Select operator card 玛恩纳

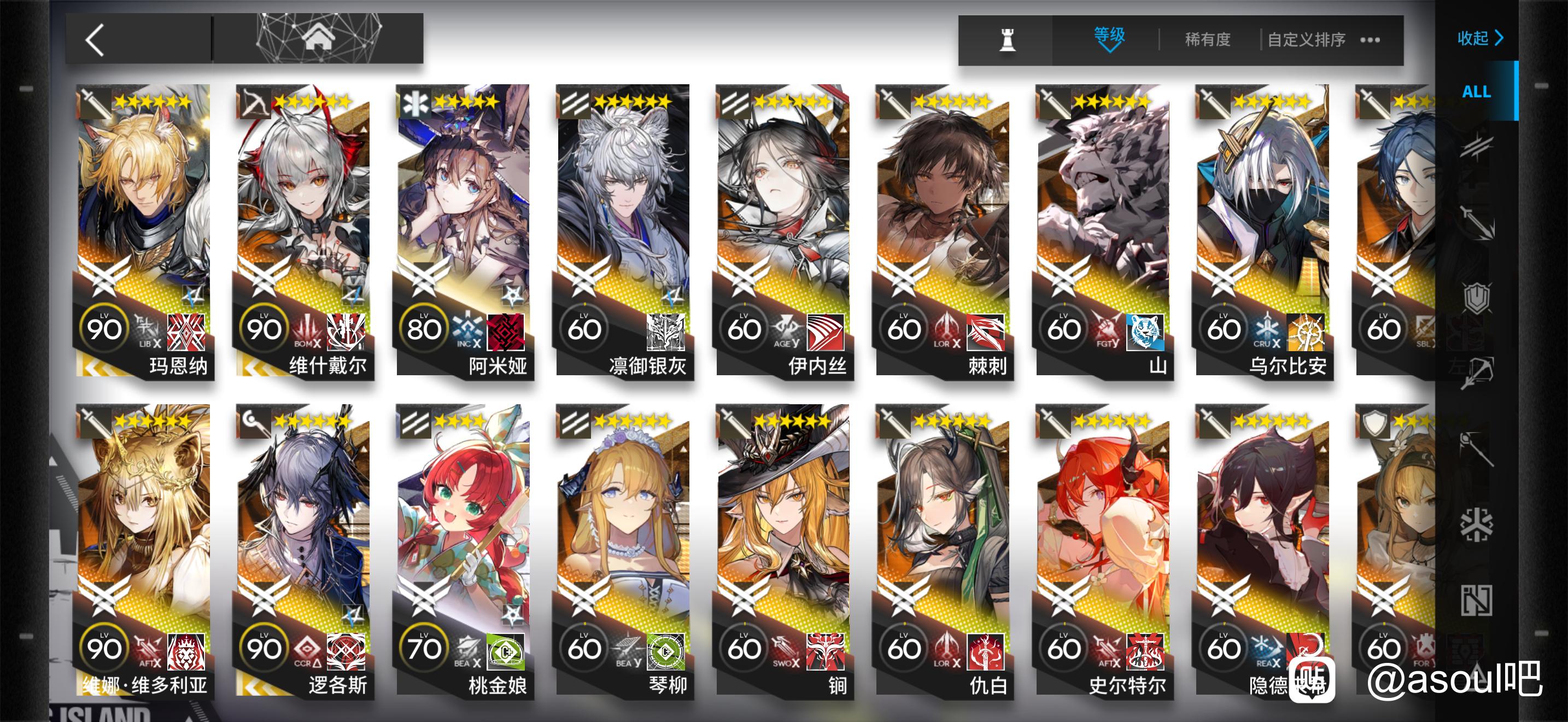click(144, 231)
